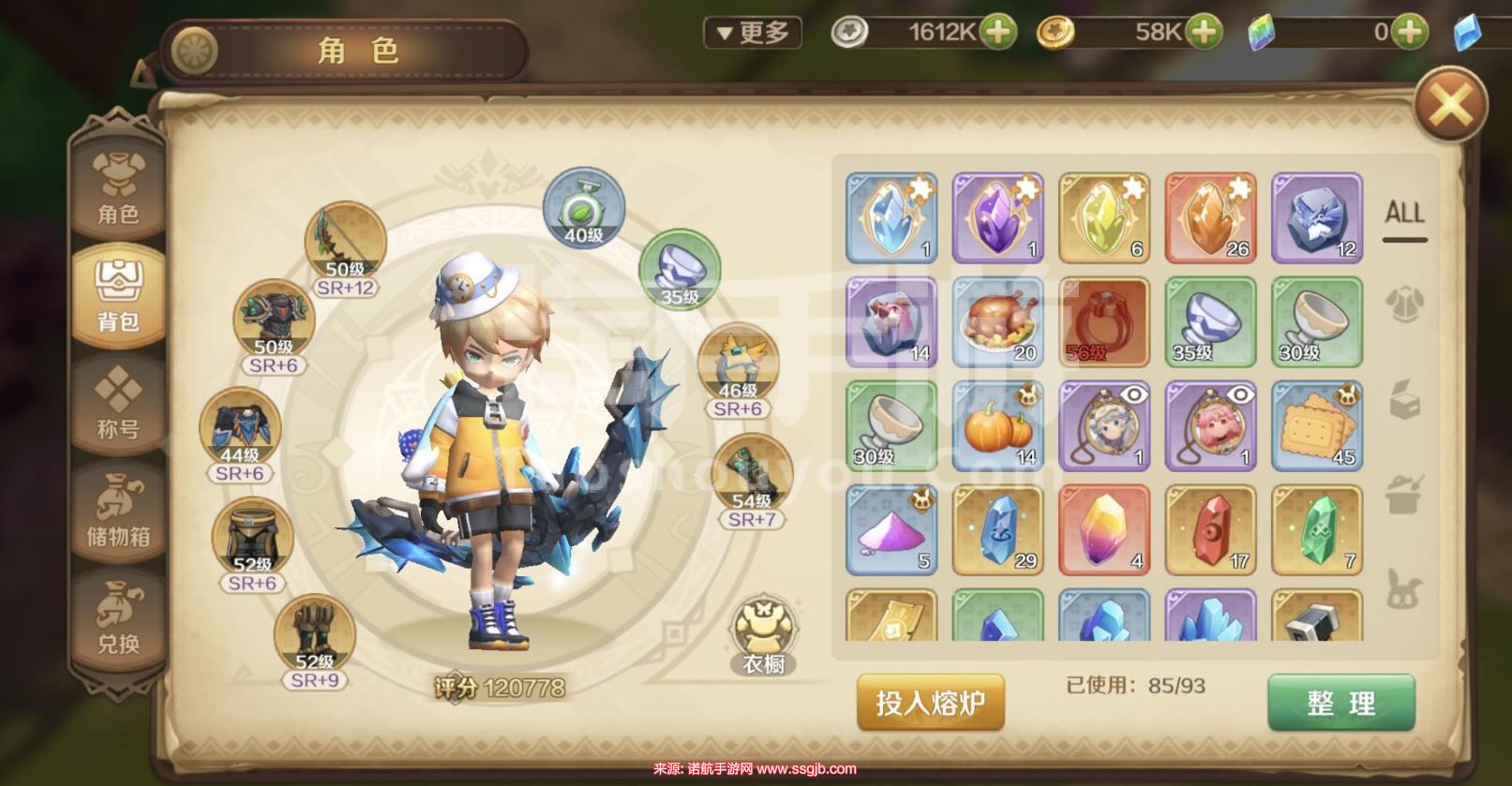
Task: Open the 衣橱 wardrobe
Action: click(x=763, y=638)
